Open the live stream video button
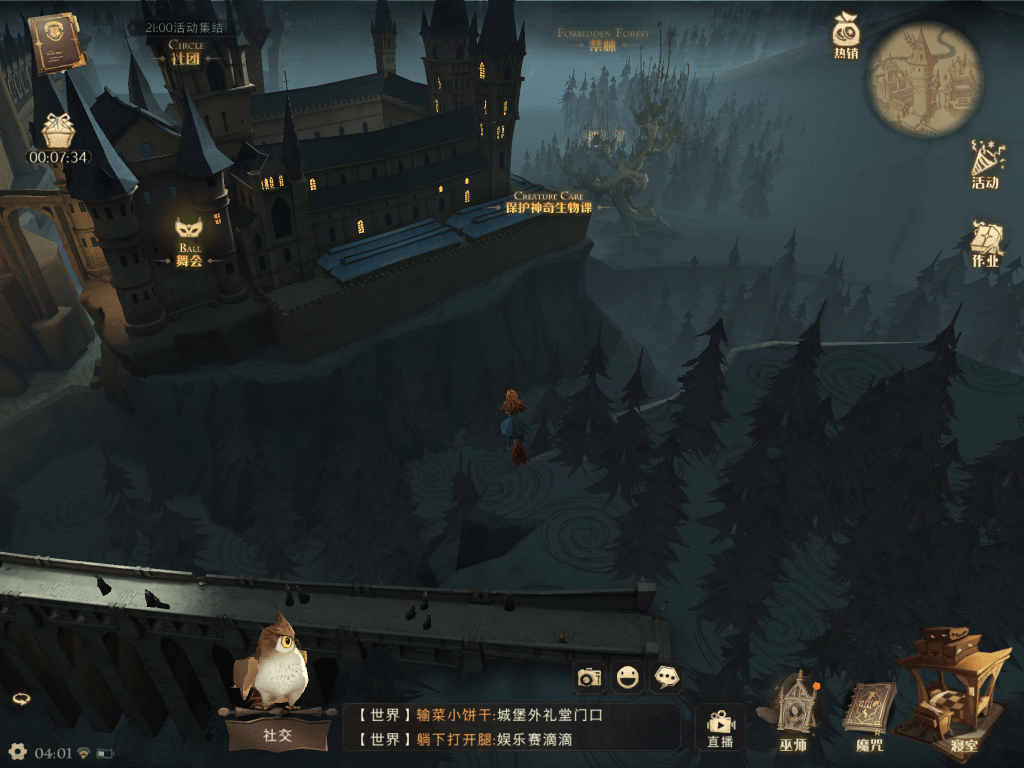This screenshot has width=1024, height=768. tap(719, 726)
